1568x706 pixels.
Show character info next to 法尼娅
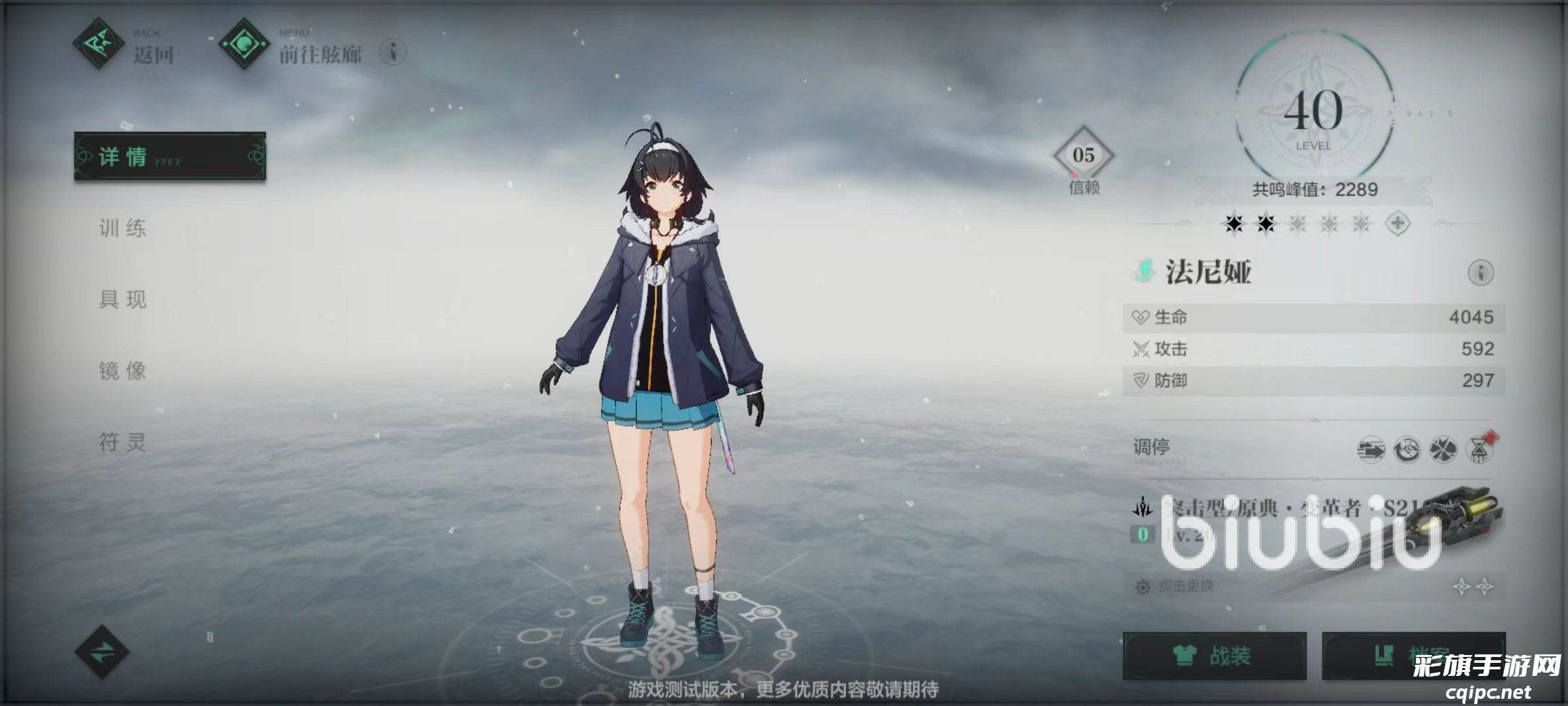coord(1480,272)
